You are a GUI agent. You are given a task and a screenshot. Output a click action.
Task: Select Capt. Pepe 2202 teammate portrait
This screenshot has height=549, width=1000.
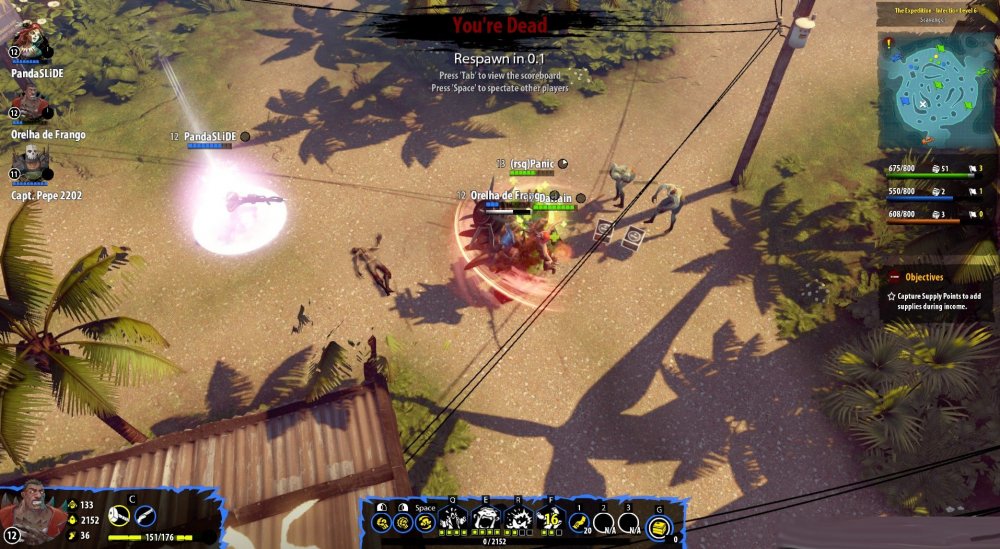click(30, 163)
